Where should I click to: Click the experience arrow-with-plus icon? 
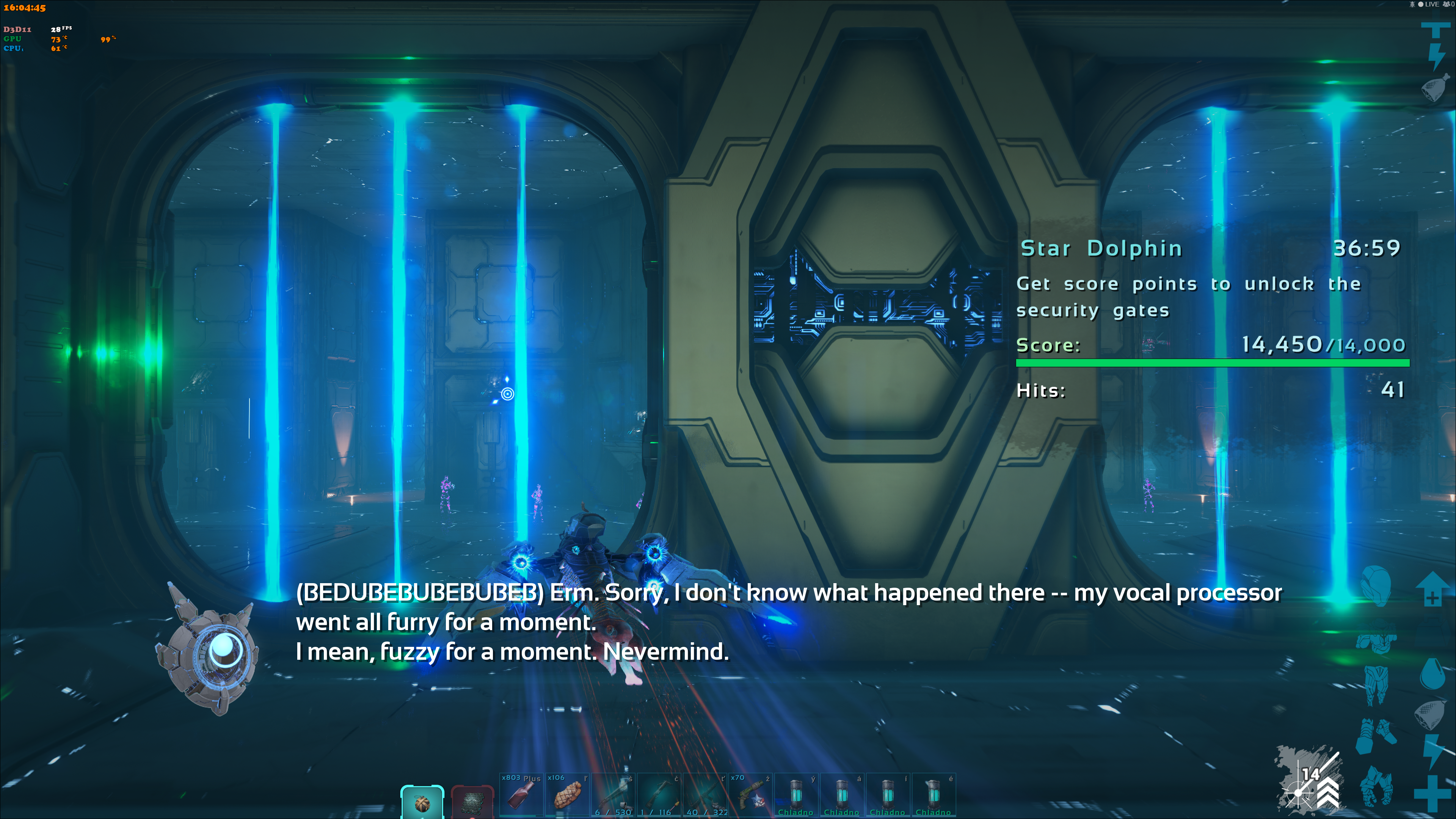(x=1432, y=589)
